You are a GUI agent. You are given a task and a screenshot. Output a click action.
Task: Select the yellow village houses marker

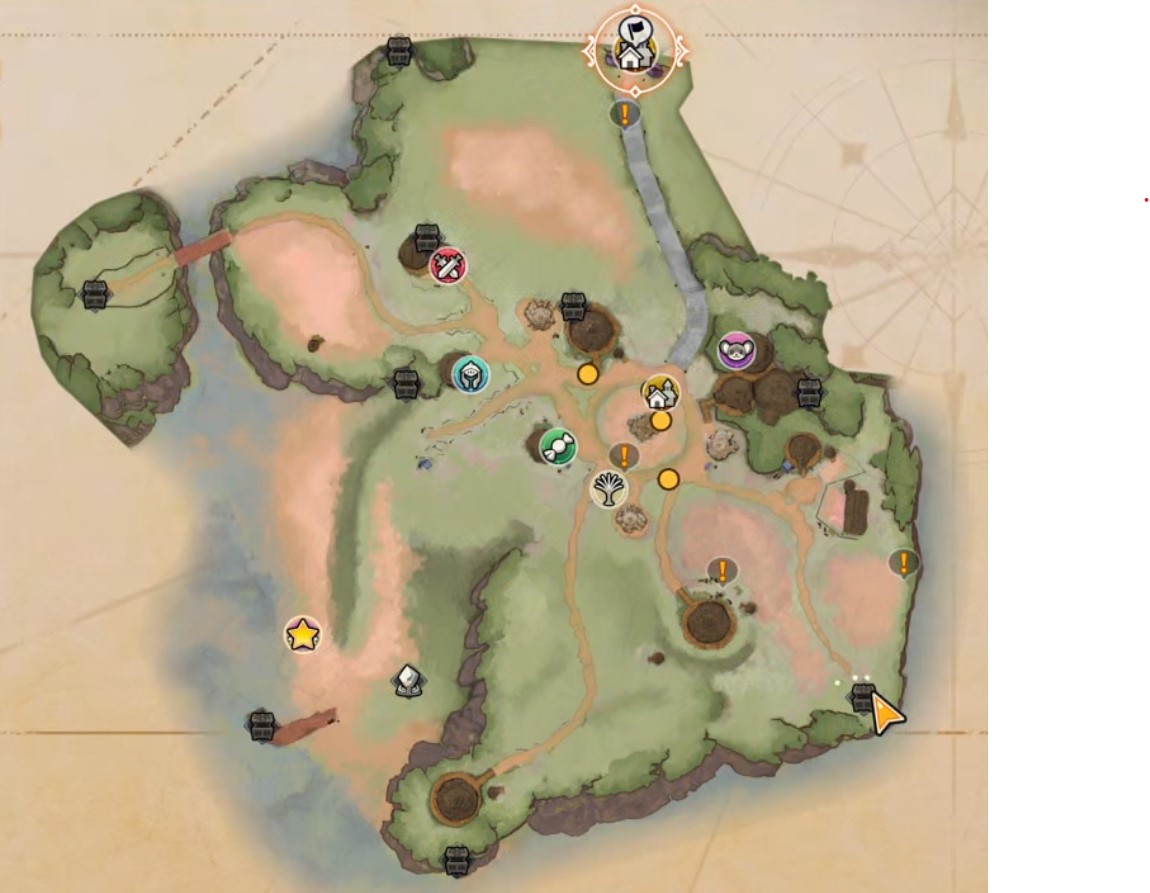[x=660, y=393]
